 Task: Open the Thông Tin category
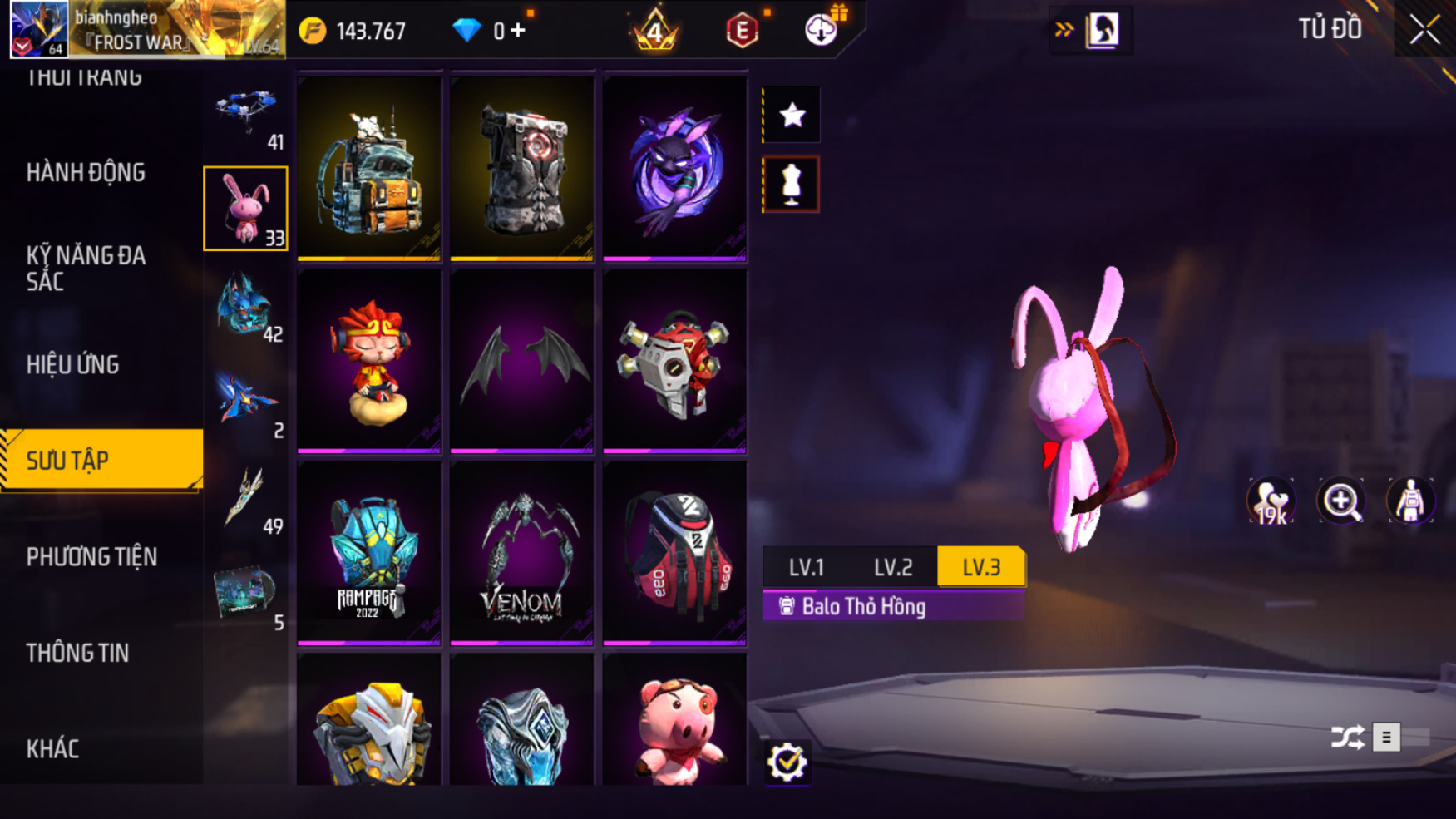click(x=77, y=653)
